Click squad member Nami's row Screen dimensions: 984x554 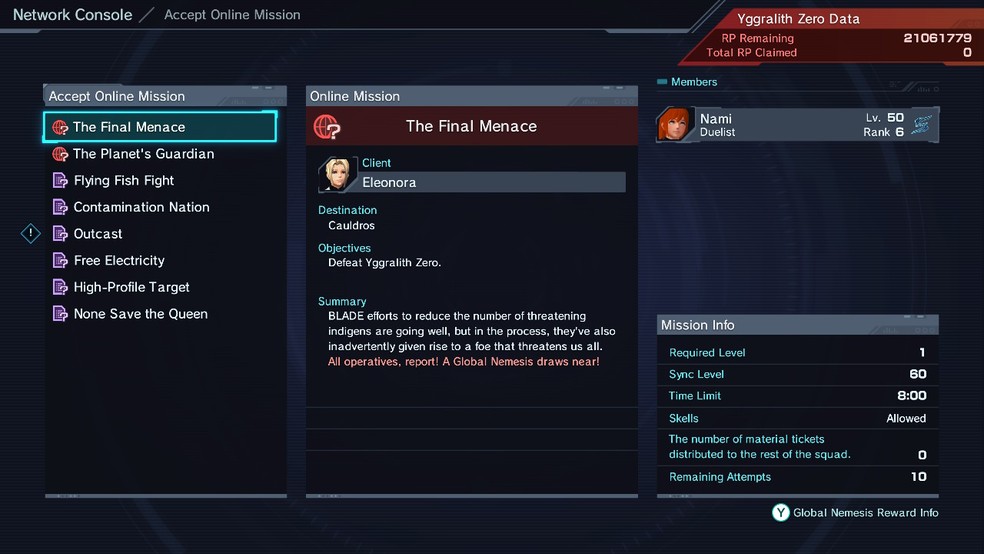[797, 125]
